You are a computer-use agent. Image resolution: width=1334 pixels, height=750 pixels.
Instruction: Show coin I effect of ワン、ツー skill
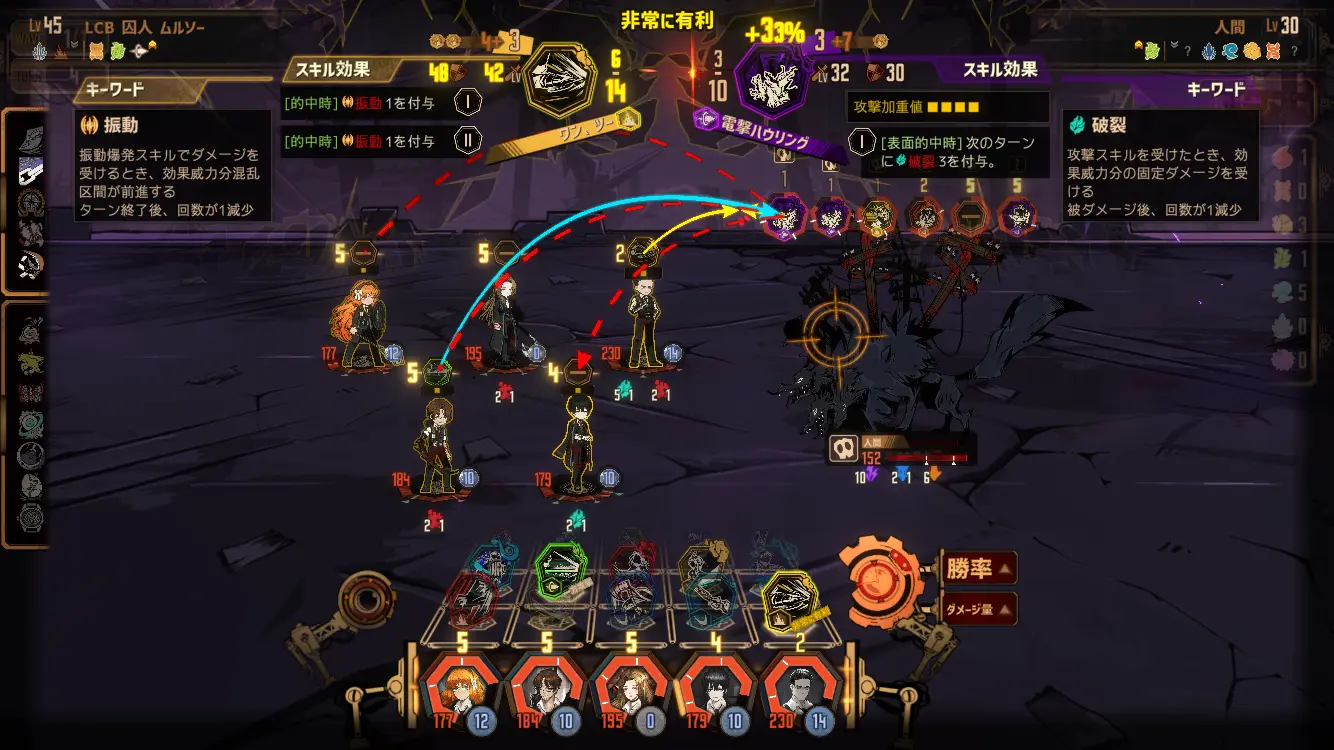468,101
